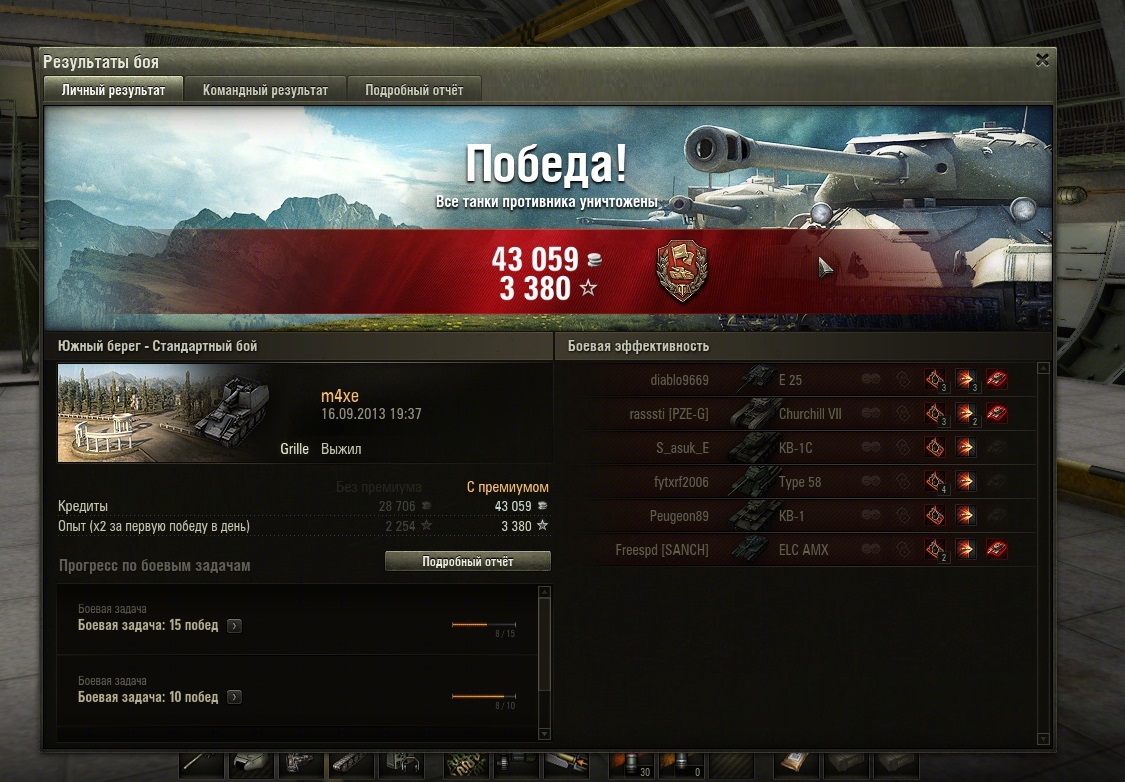Expand the 15 побед battle task arrow
1125x782 pixels.
click(234, 626)
